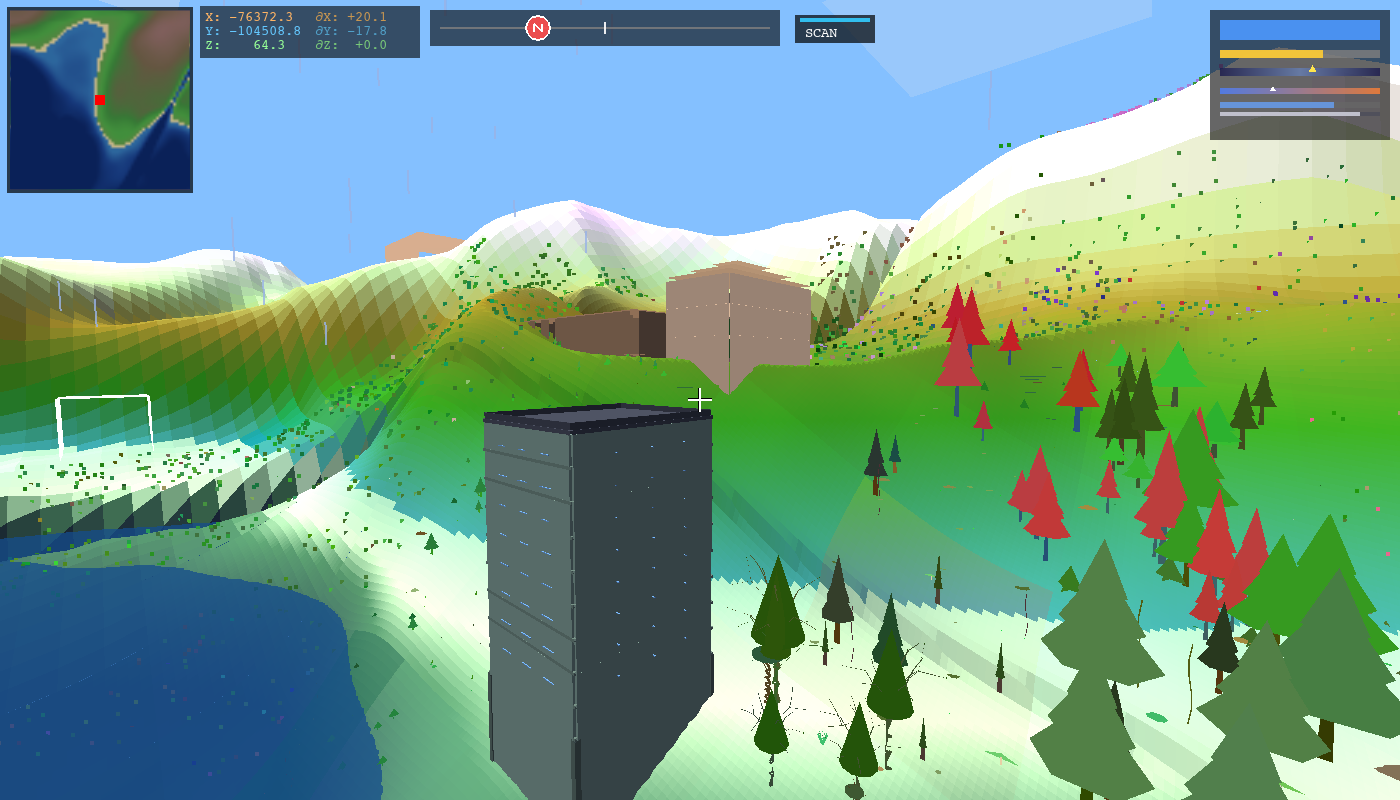Screen dimensions: 1400x800
Task: Click the white heading tick on the compass bar
Action: (x=605, y=28)
